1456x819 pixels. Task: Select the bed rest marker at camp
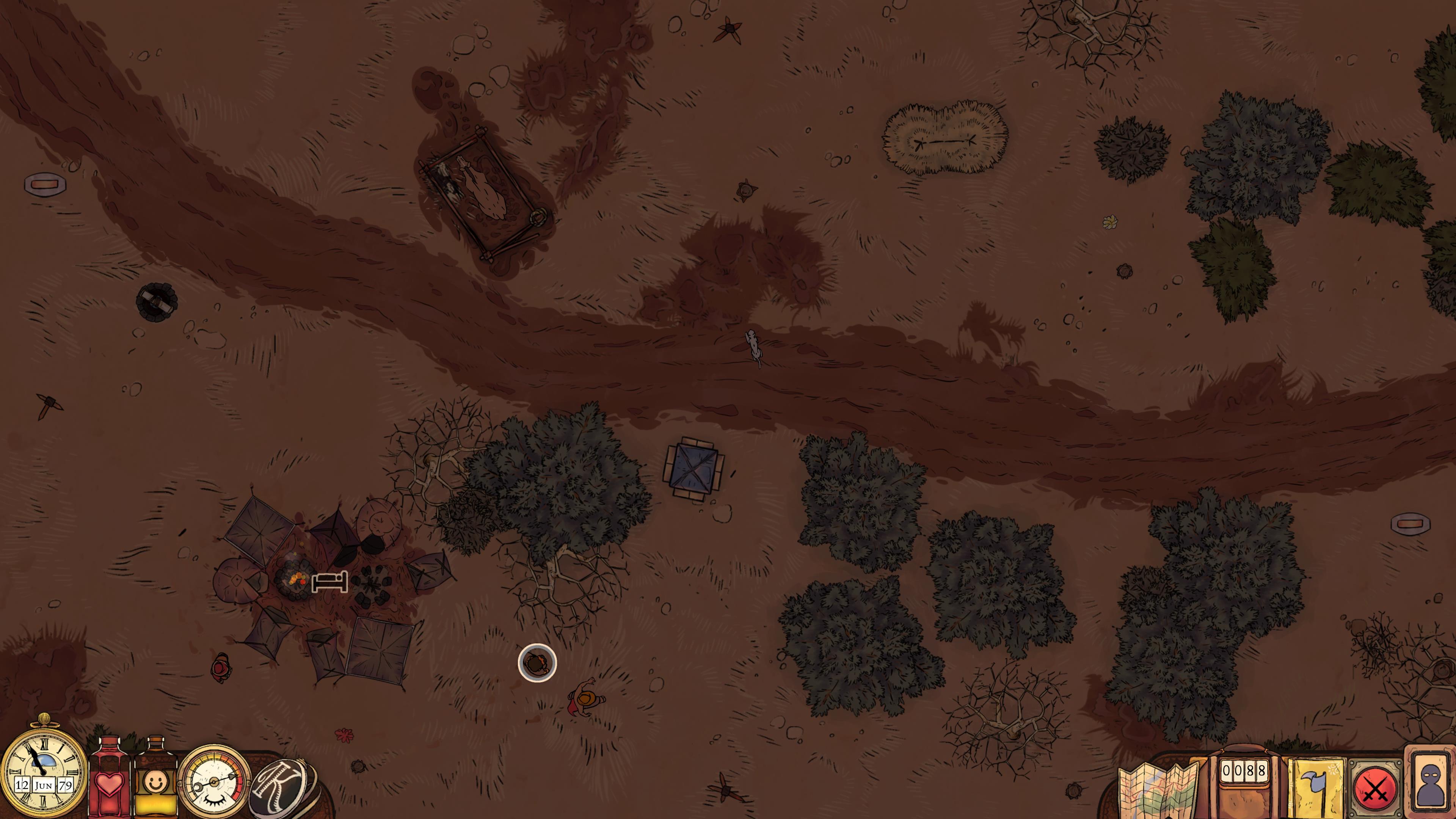click(329, 582)
